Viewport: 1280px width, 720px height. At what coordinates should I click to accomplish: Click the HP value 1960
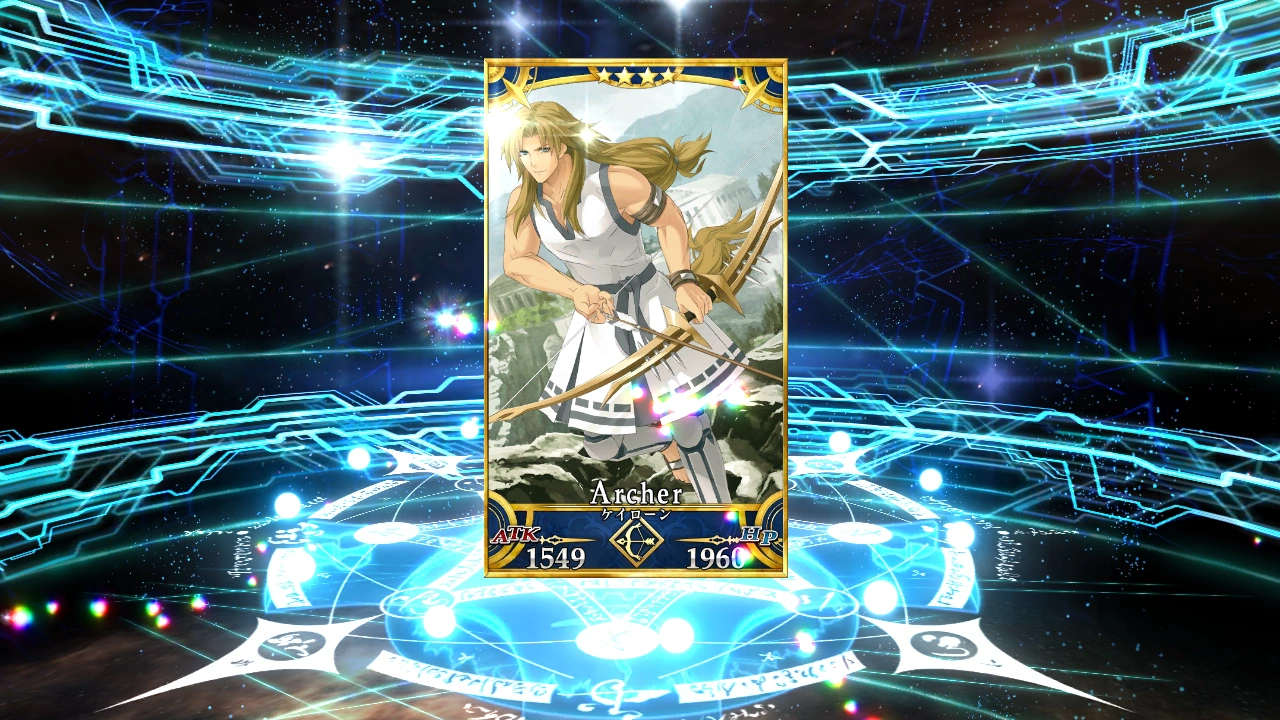point(714,555)
